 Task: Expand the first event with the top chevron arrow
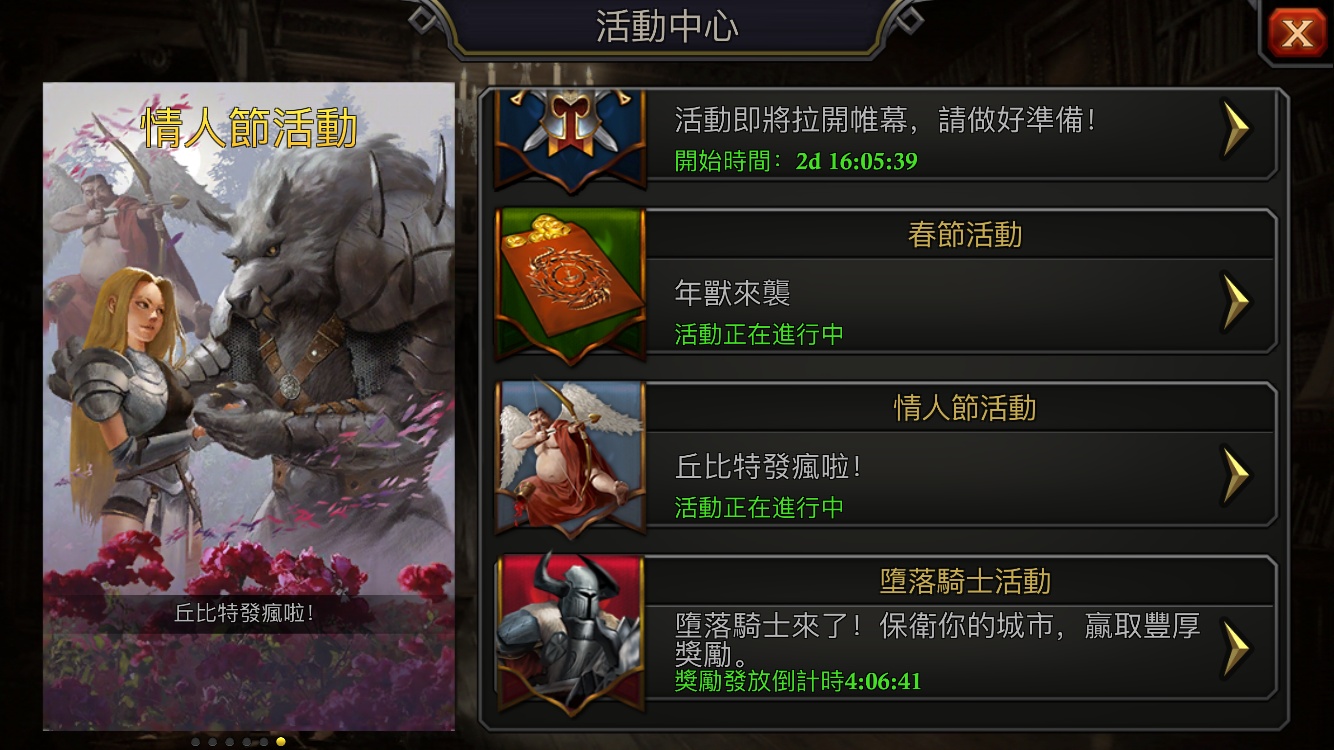1237,130
